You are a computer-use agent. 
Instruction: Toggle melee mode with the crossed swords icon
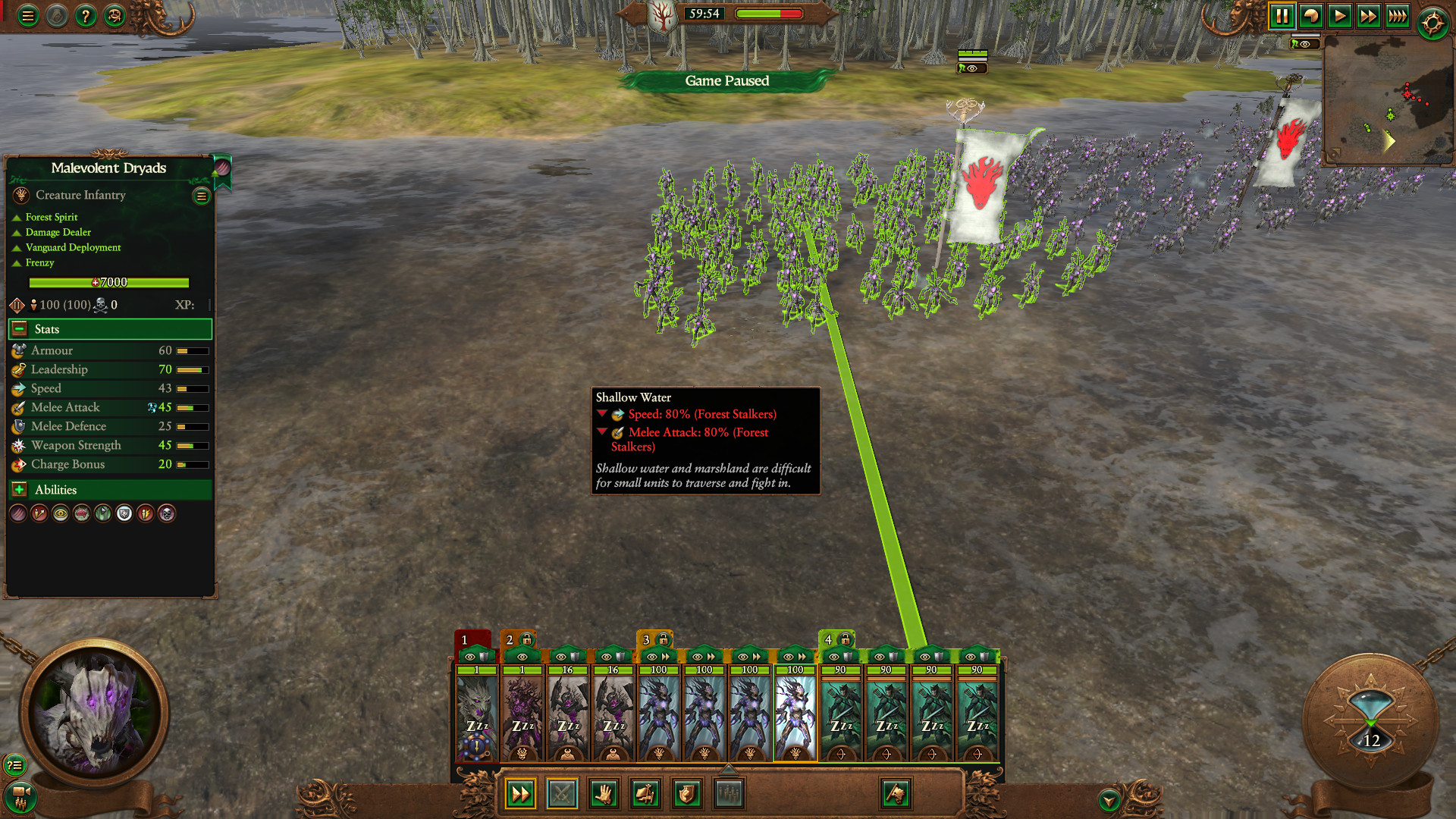point(561,794)
